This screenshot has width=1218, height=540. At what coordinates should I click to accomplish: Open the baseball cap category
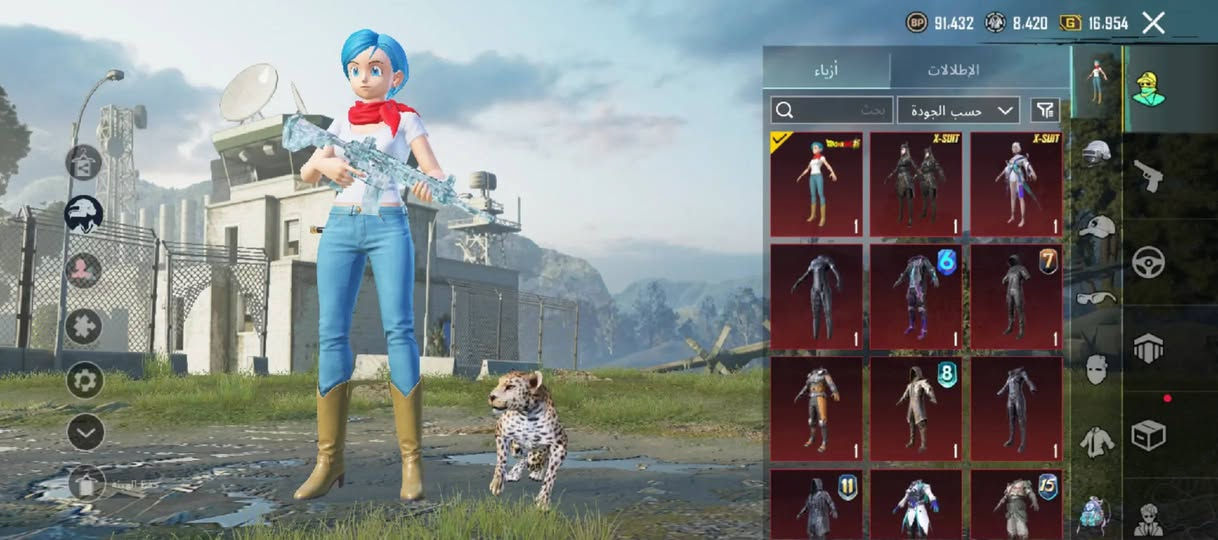click(1096, 226)
